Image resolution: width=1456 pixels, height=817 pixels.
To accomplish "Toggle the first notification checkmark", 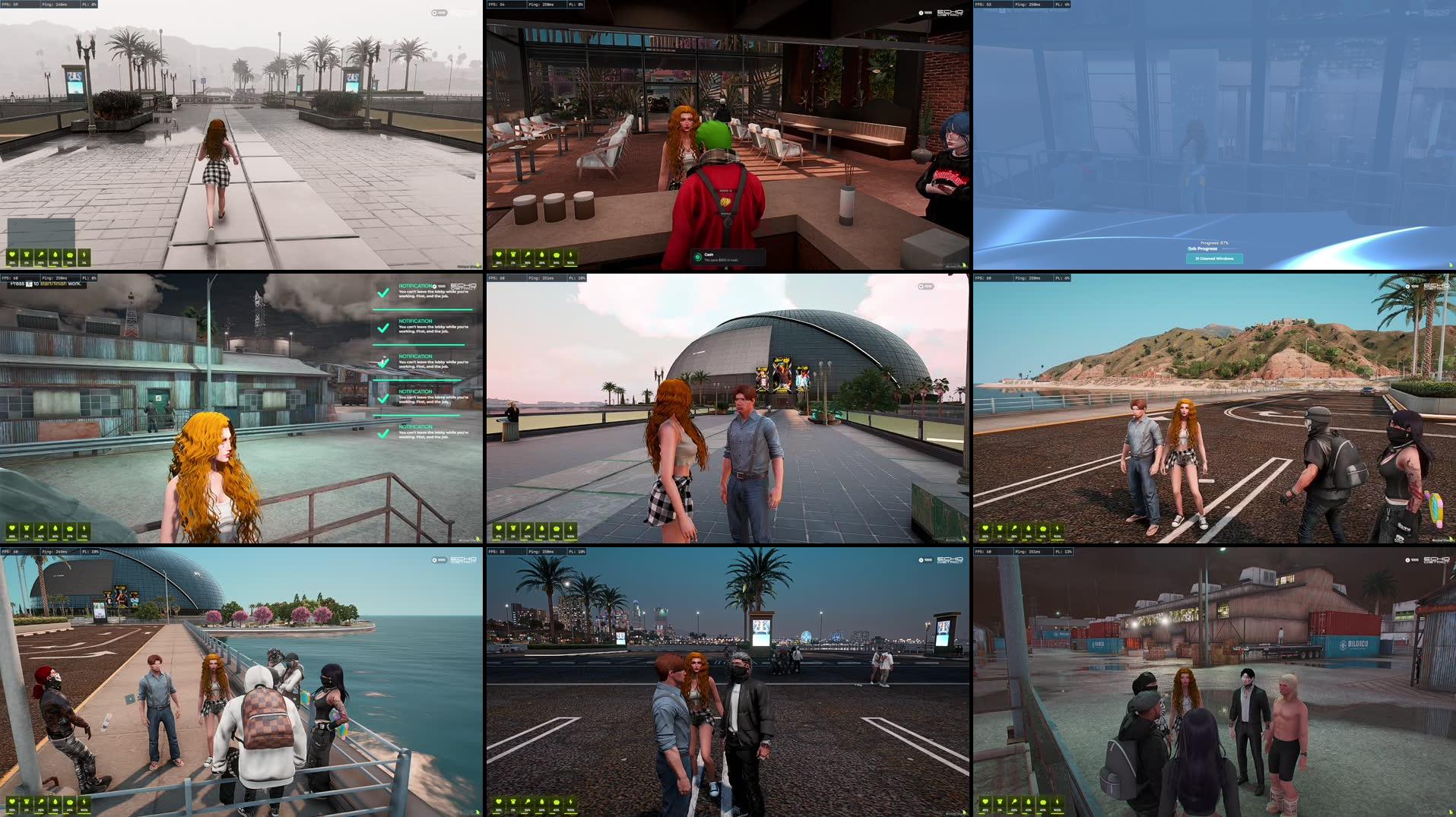I will click(384, 293).
